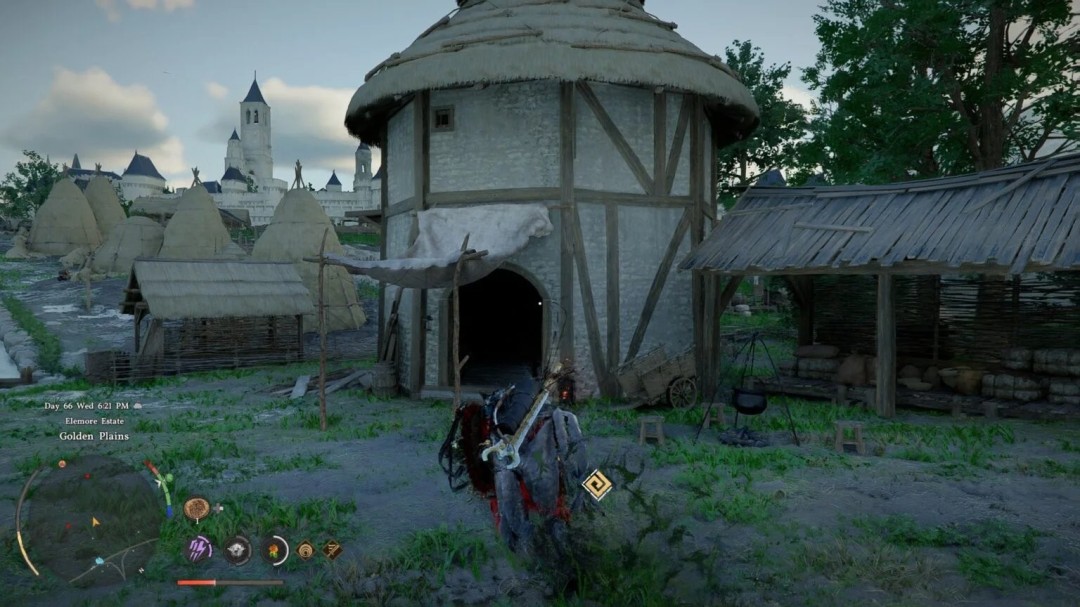The height and width of the screenshot is (607, 1080).
Task: Select the round food item slot
Action: point(196,509)
